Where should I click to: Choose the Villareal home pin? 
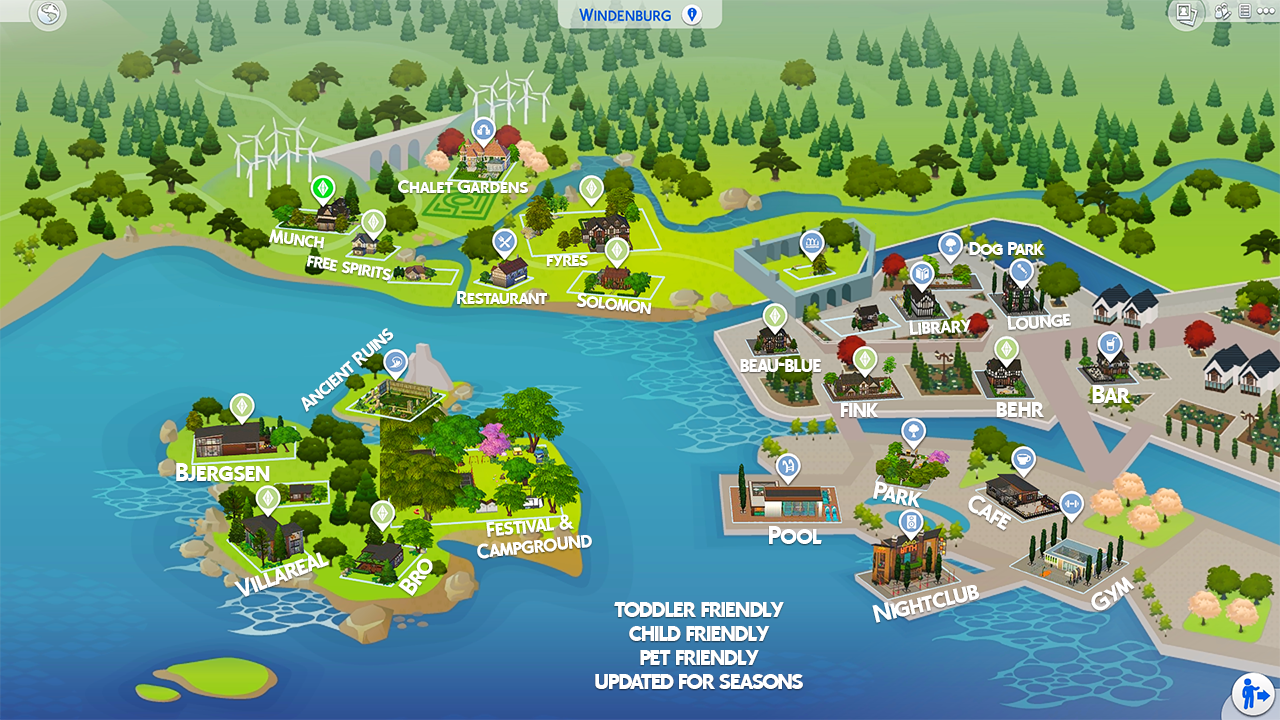[267, 497]
